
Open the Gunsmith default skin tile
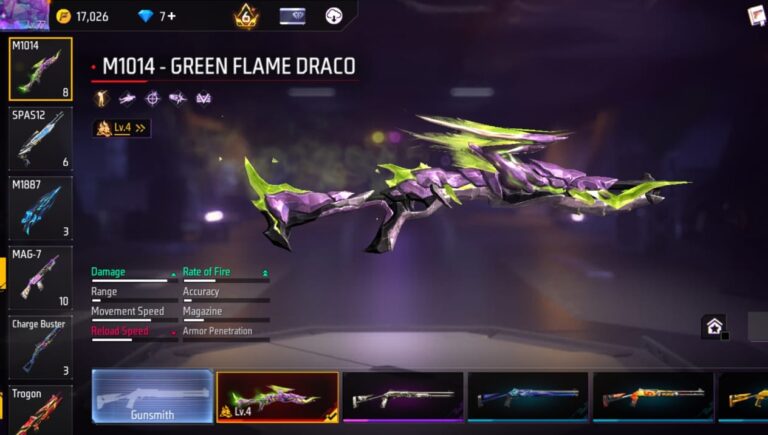pos(152,396)
